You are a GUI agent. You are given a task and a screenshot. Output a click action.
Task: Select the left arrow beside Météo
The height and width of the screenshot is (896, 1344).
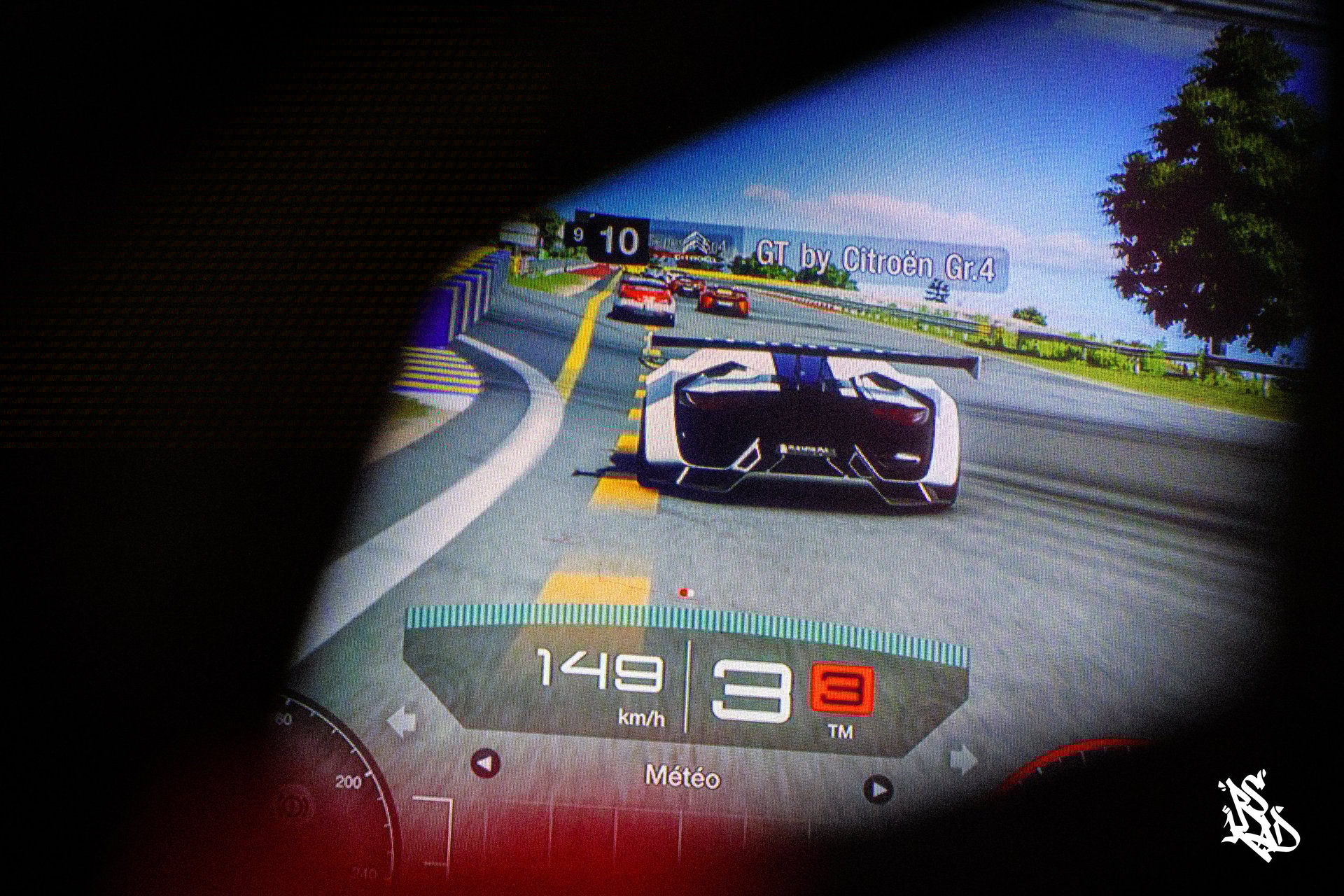[x=485, y=764]
